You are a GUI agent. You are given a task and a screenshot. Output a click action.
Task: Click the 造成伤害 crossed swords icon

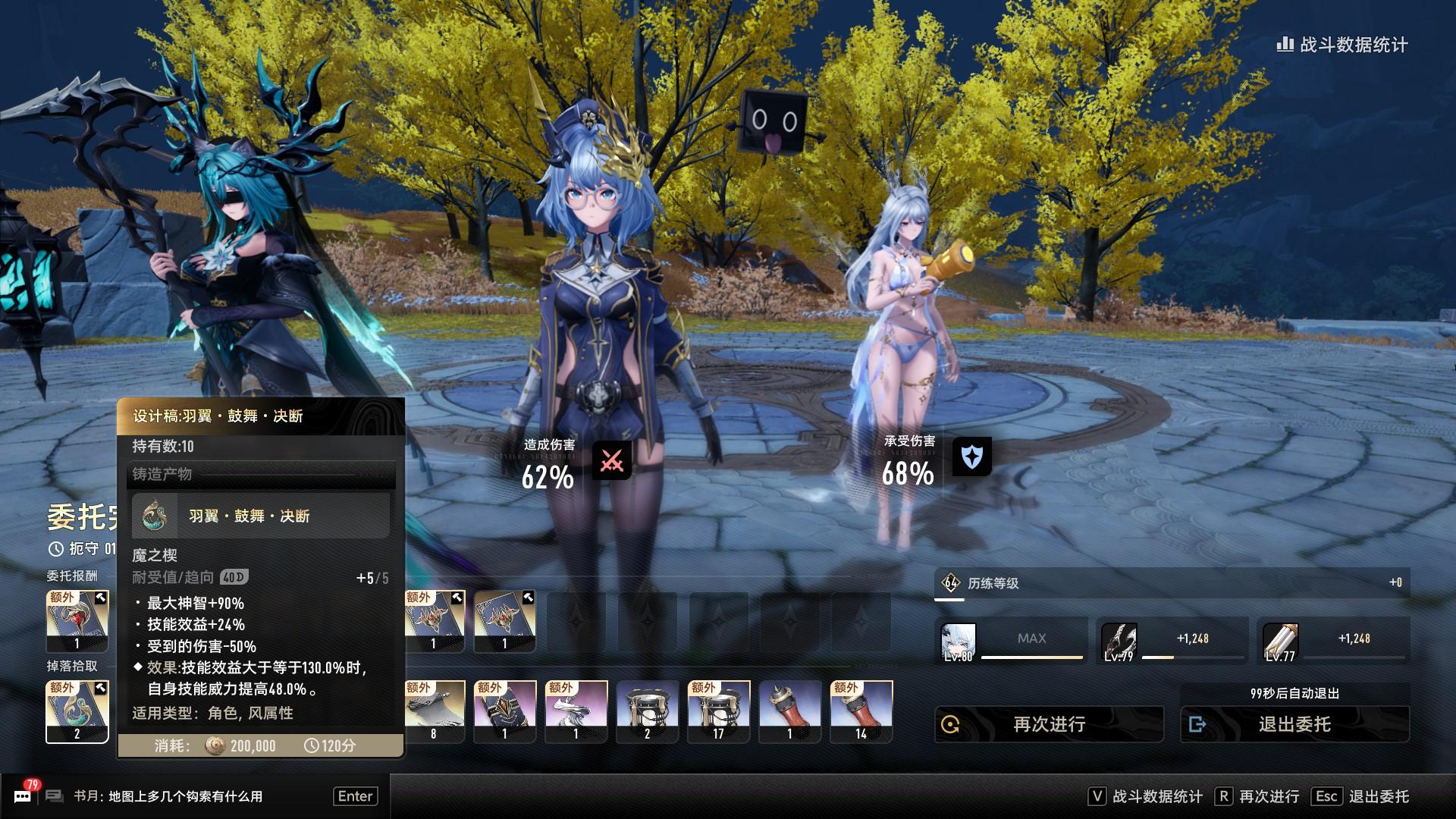[x=611, y=460]
